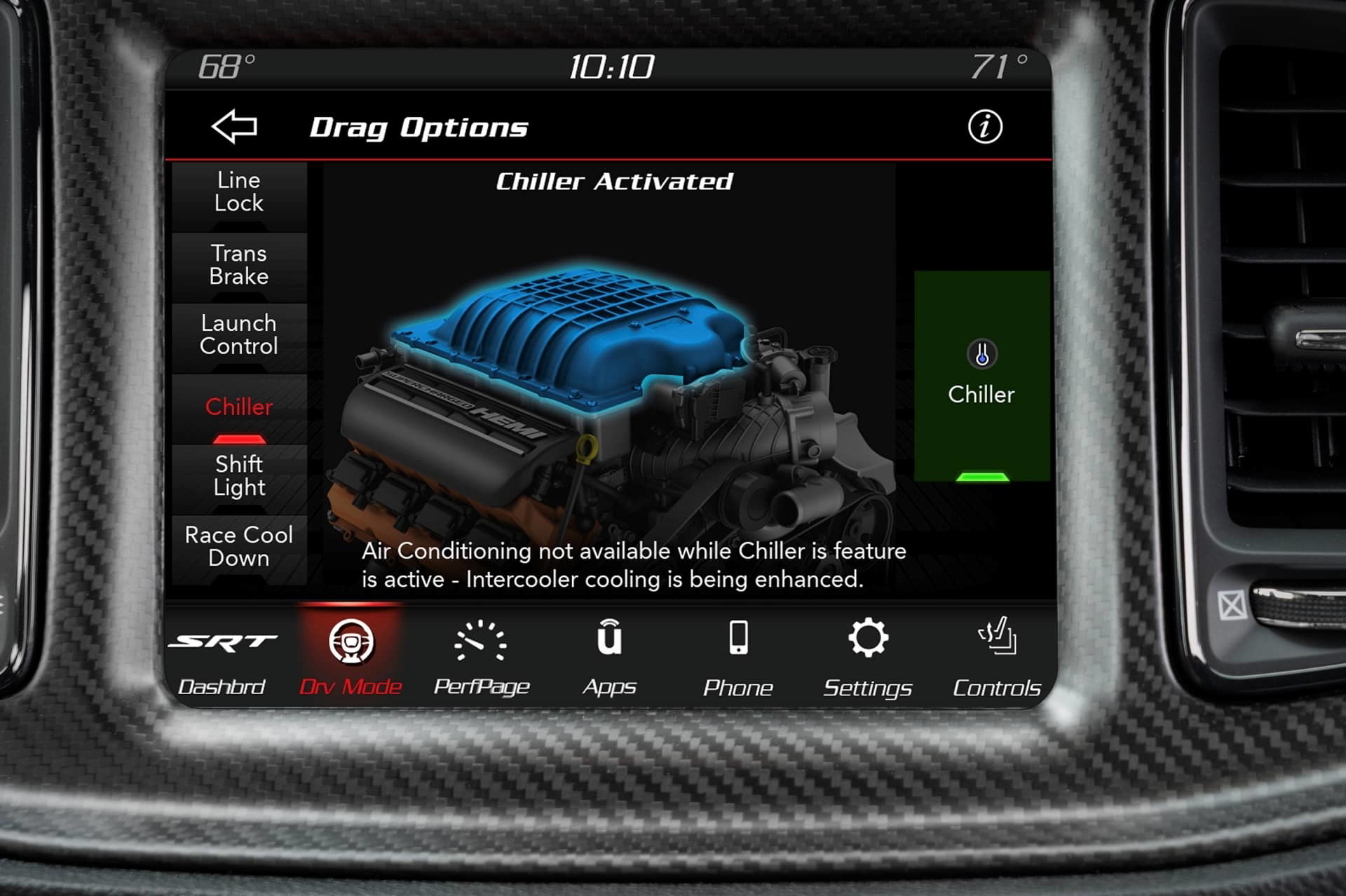Tap the info icon at top right
Screen dimensions: 1346x896
[x=986, y=126]
